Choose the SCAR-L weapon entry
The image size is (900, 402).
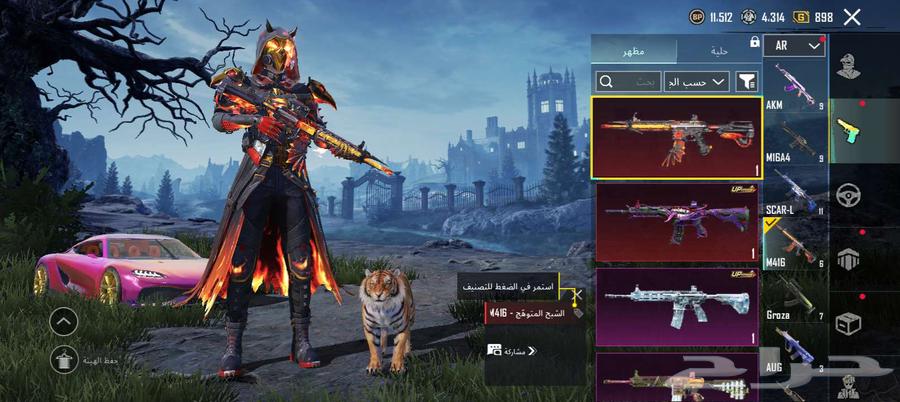795,192
